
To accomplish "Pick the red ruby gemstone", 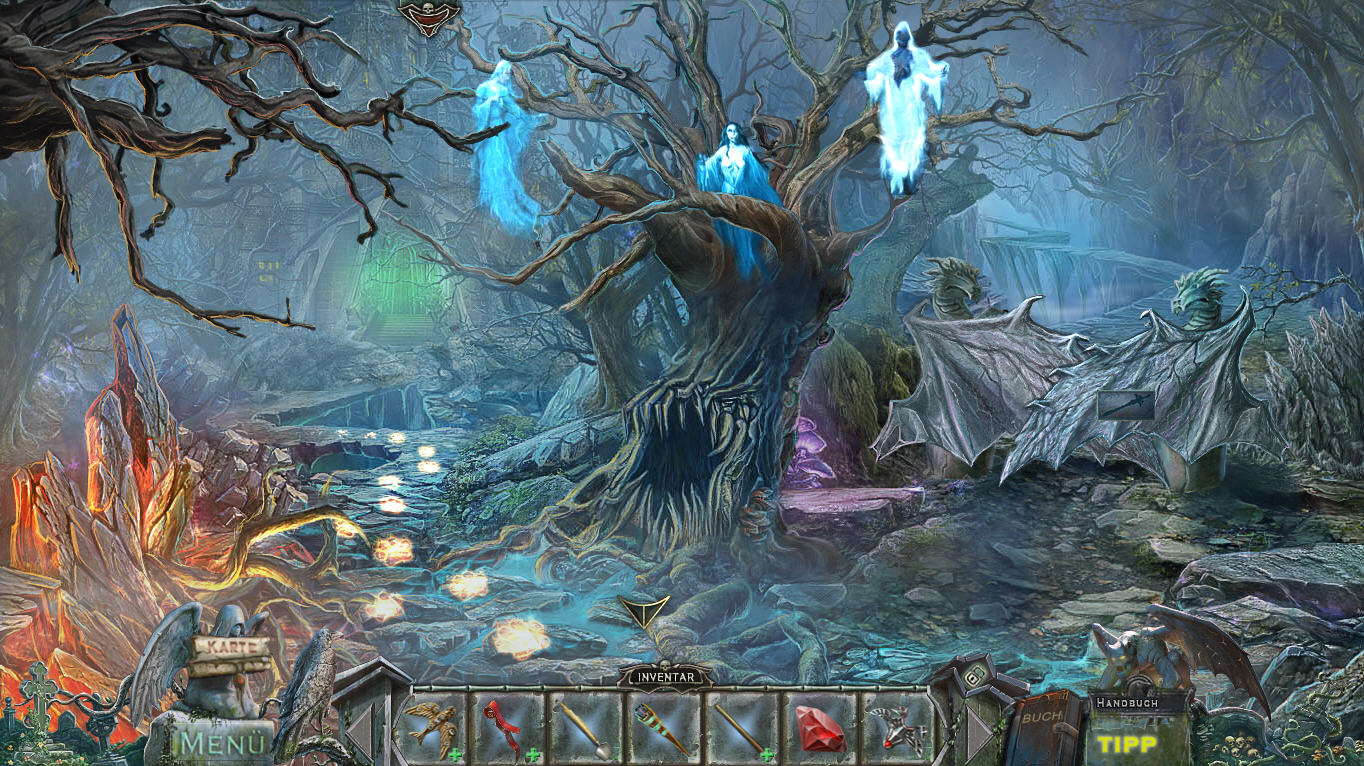I will (820, 729).
